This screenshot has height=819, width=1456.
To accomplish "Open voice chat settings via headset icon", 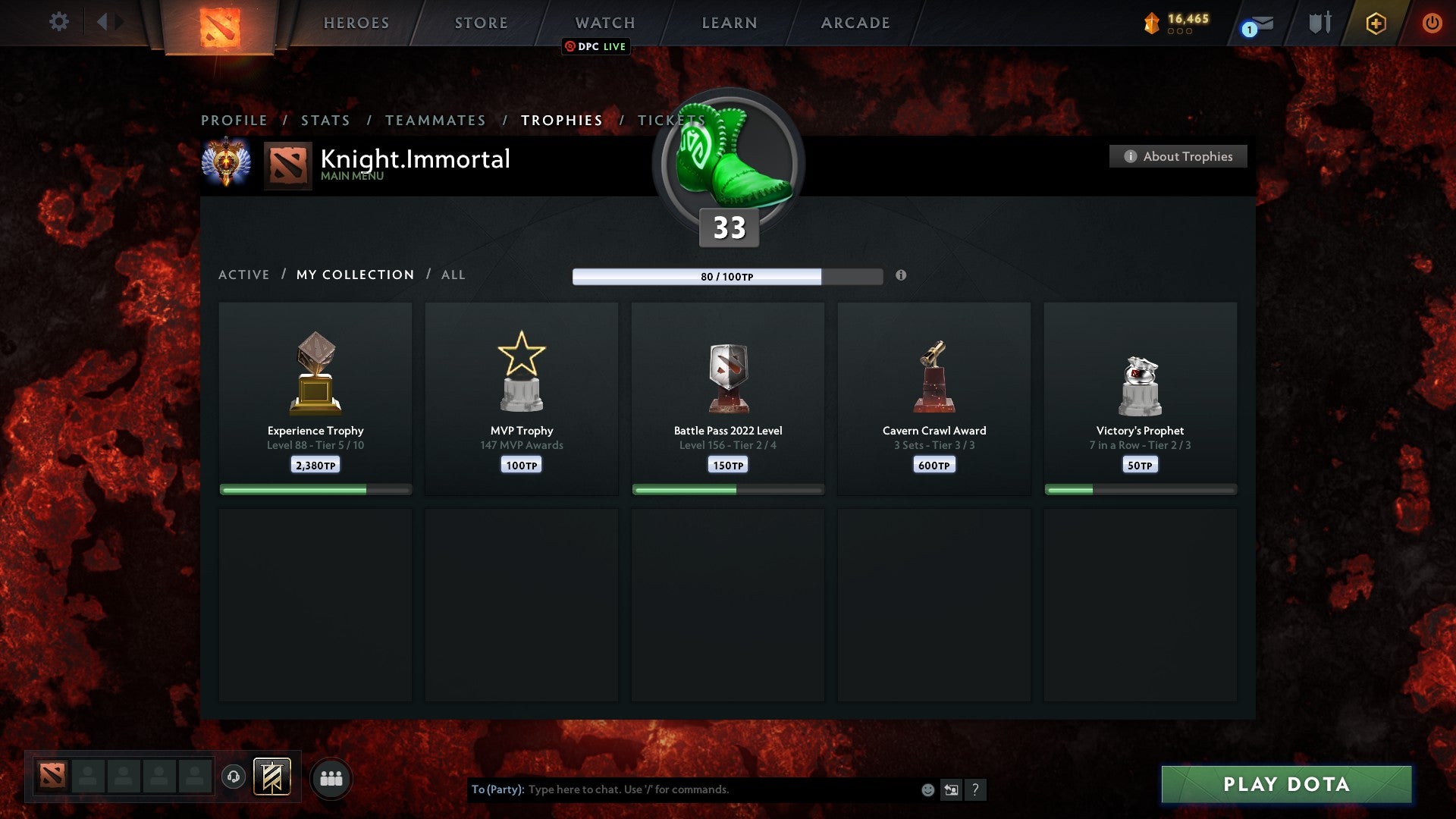I will 233,777.
